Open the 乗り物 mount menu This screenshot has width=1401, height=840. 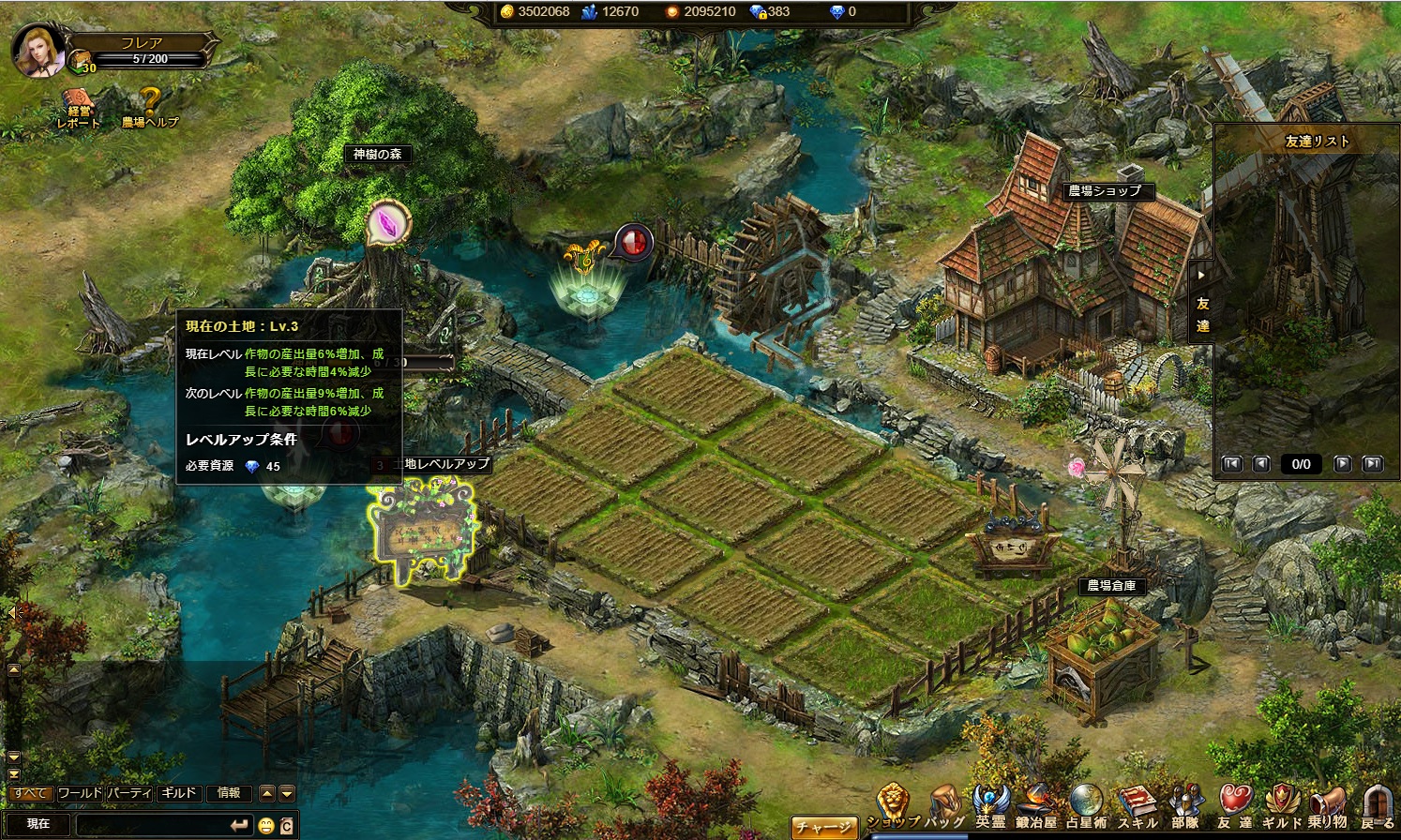point(1327,806)
